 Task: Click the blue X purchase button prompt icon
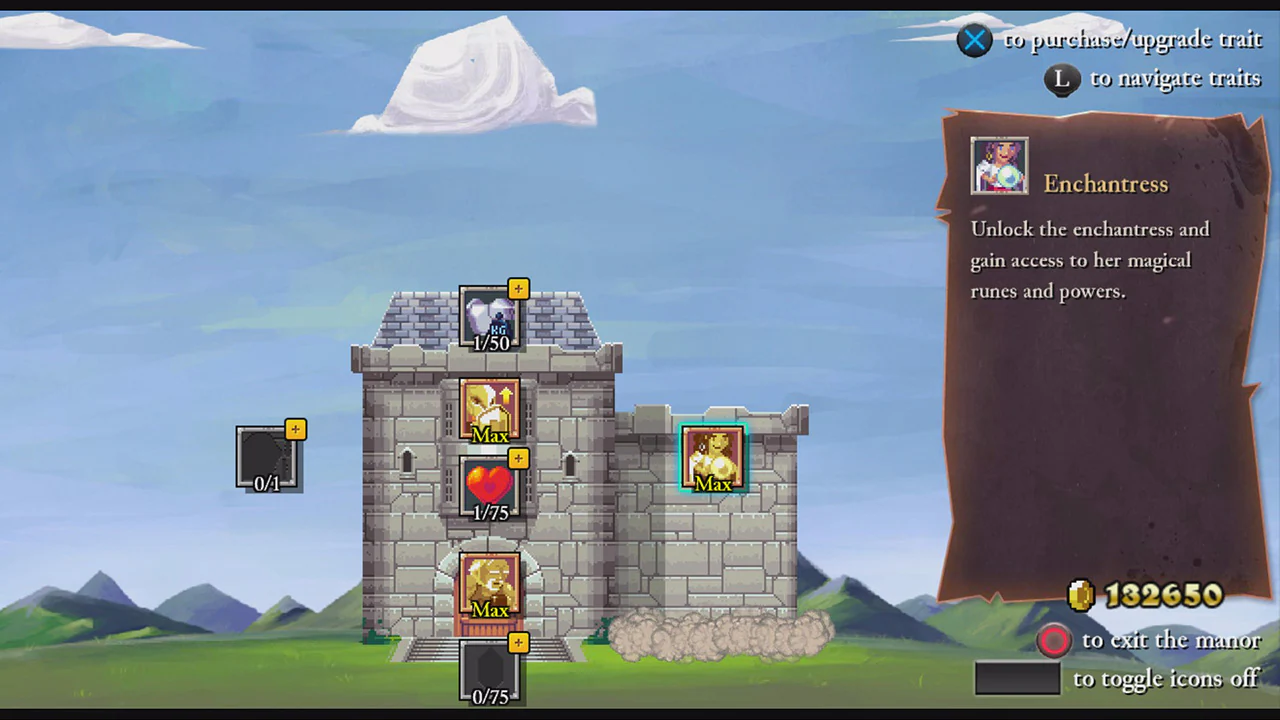coord(974,40)
